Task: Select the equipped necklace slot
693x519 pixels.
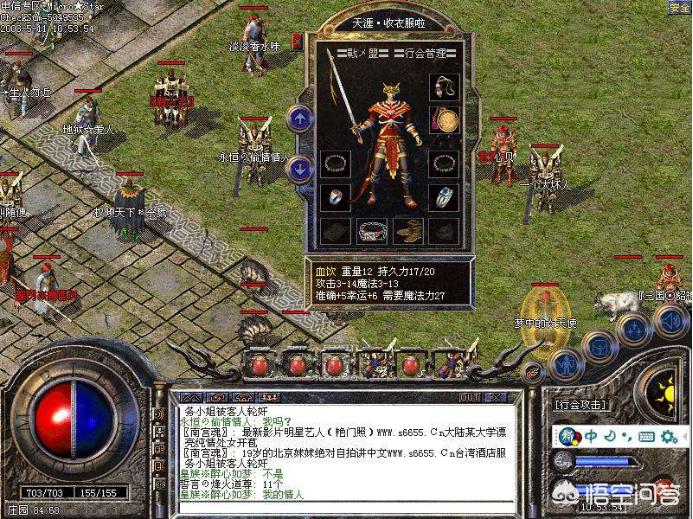Action: click(444, 86)
